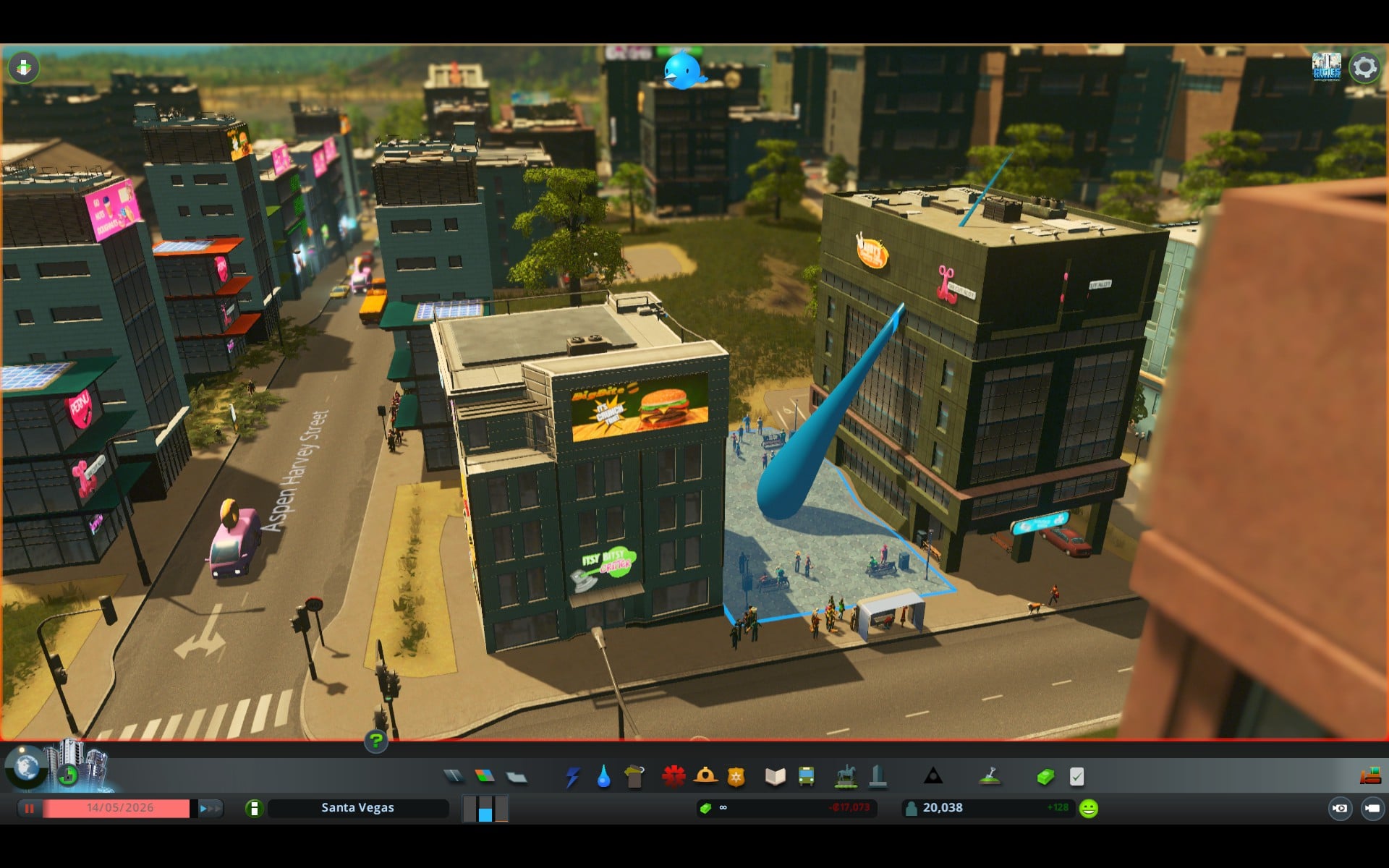This screenshot has height=868, width=1389.
Task: Open the Parks statue menu
Action: 846,777
